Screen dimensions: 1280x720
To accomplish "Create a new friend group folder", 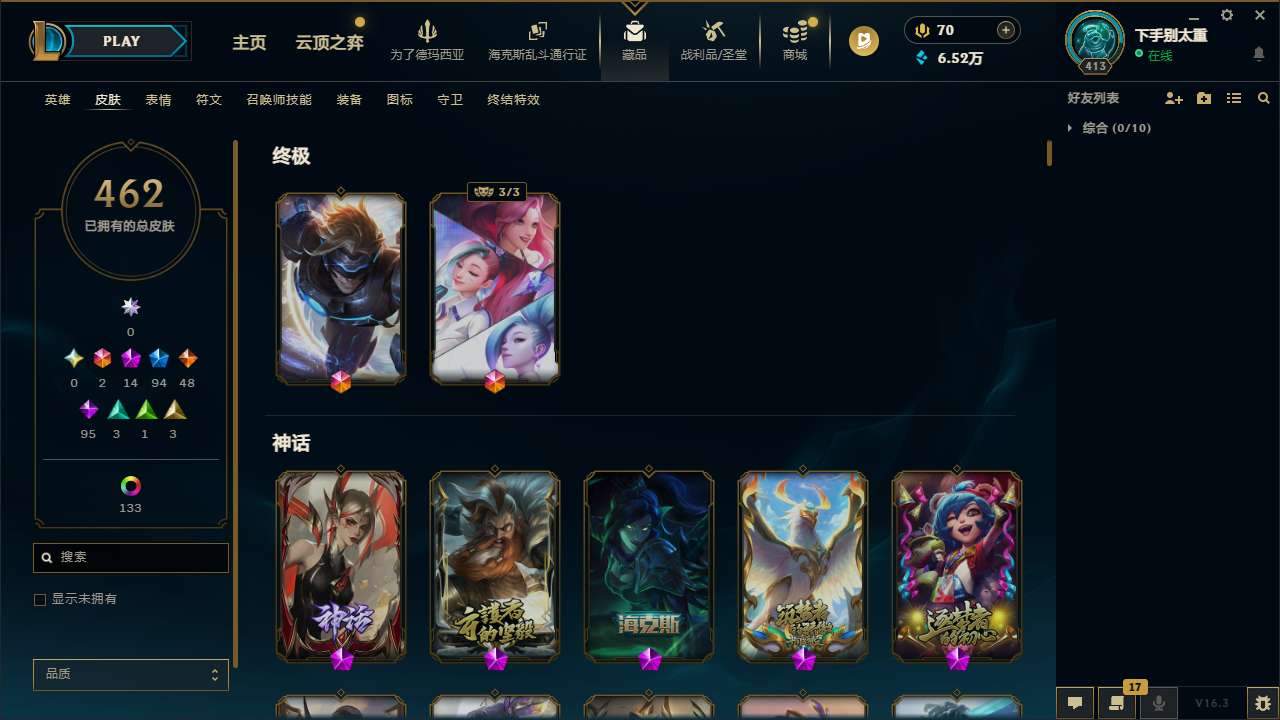I will (x=1204, y=98).
